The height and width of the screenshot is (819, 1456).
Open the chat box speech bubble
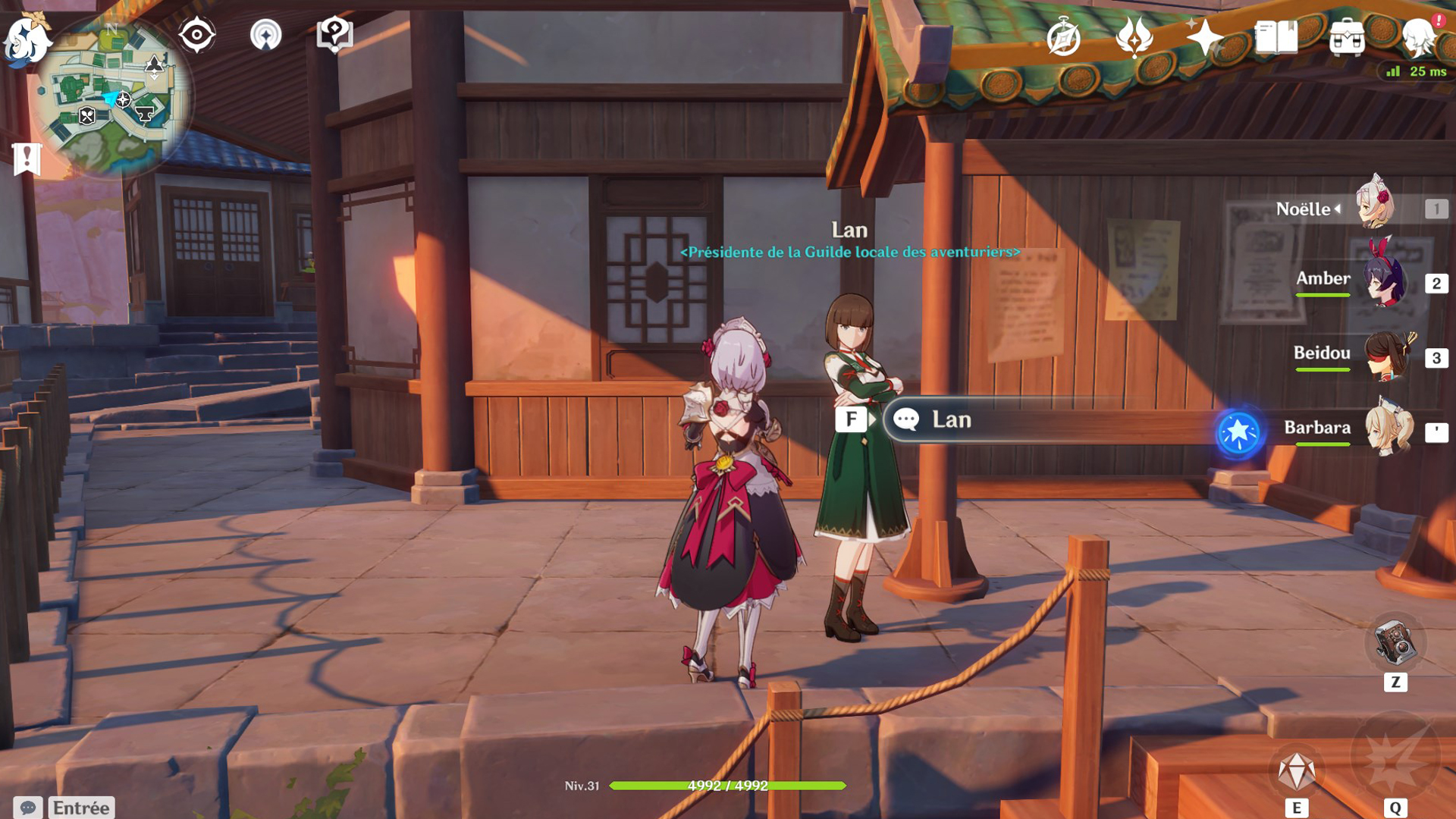point(28,808)
